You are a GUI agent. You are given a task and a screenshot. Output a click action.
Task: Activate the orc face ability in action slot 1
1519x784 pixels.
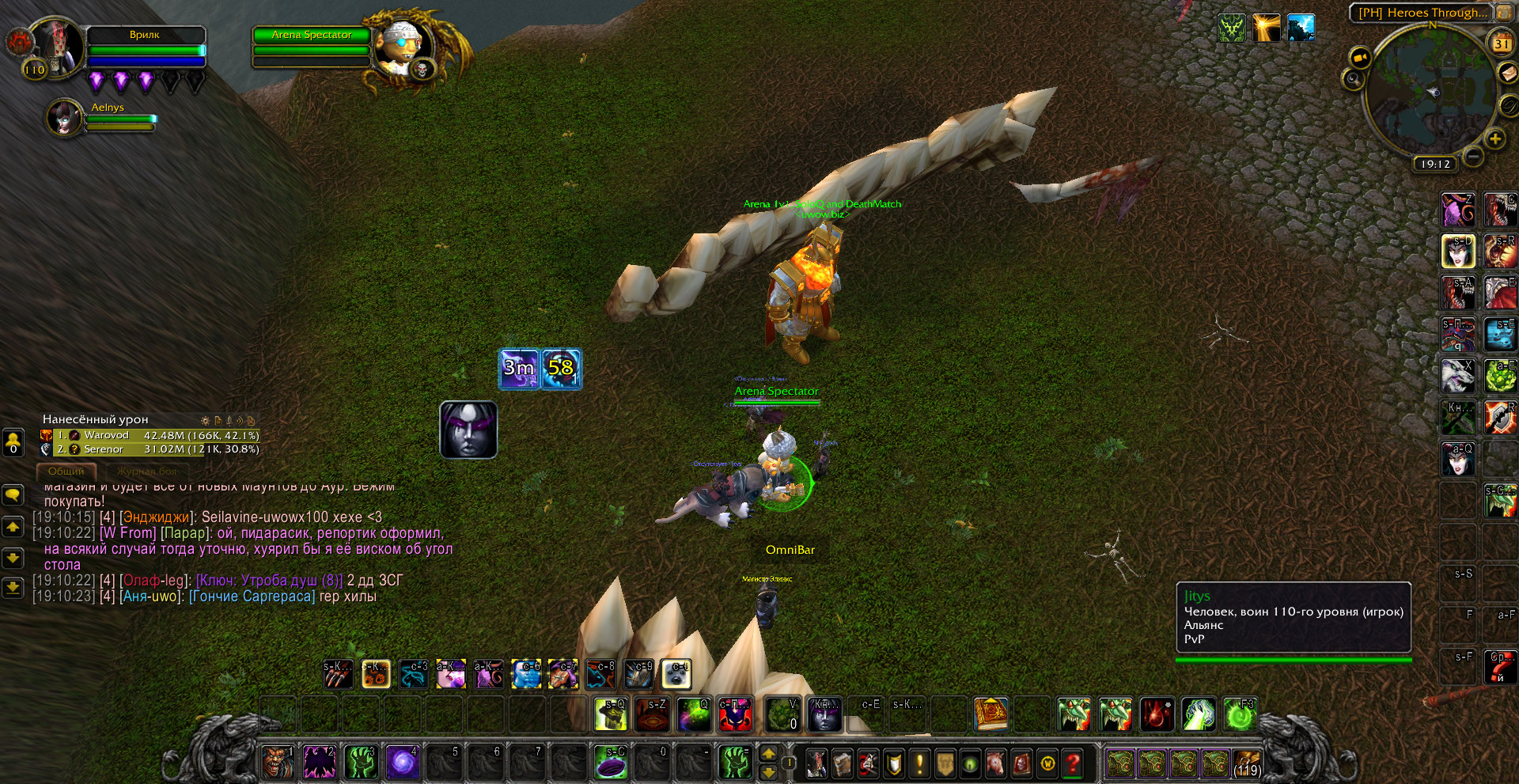(x=277, y=763)
